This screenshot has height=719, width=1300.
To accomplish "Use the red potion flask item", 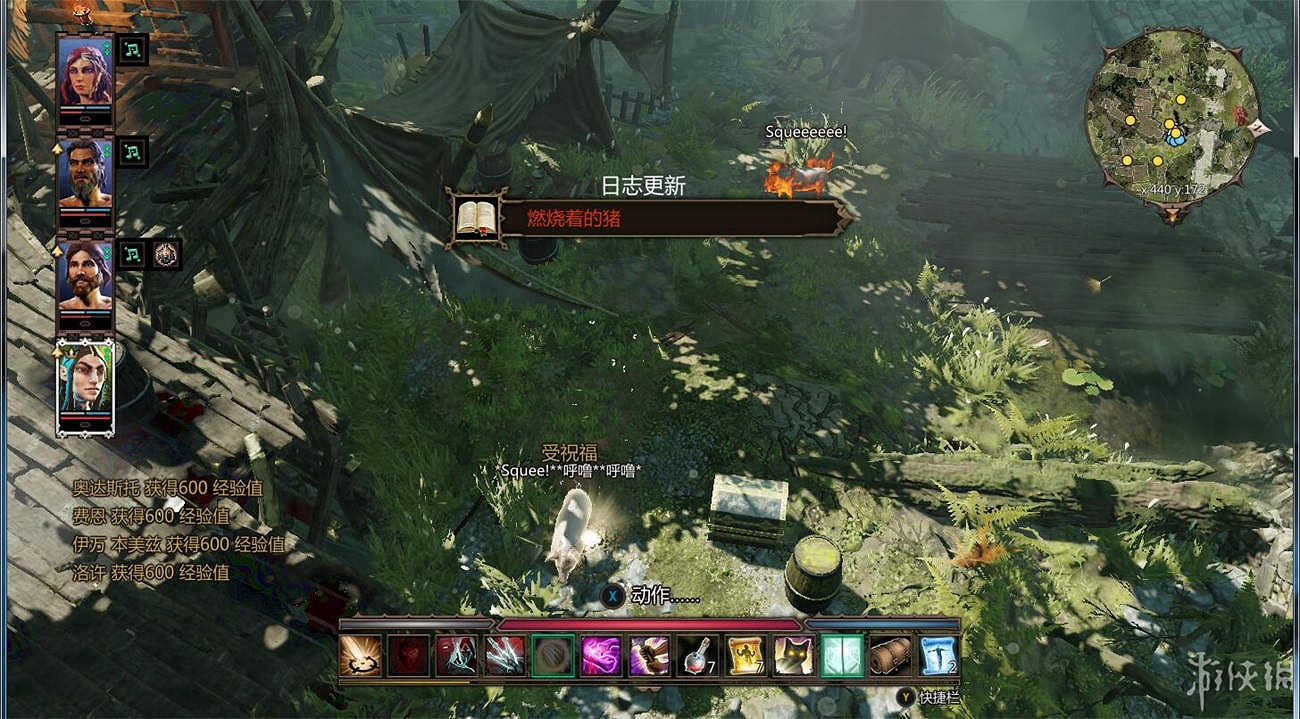I will point(697,656).
